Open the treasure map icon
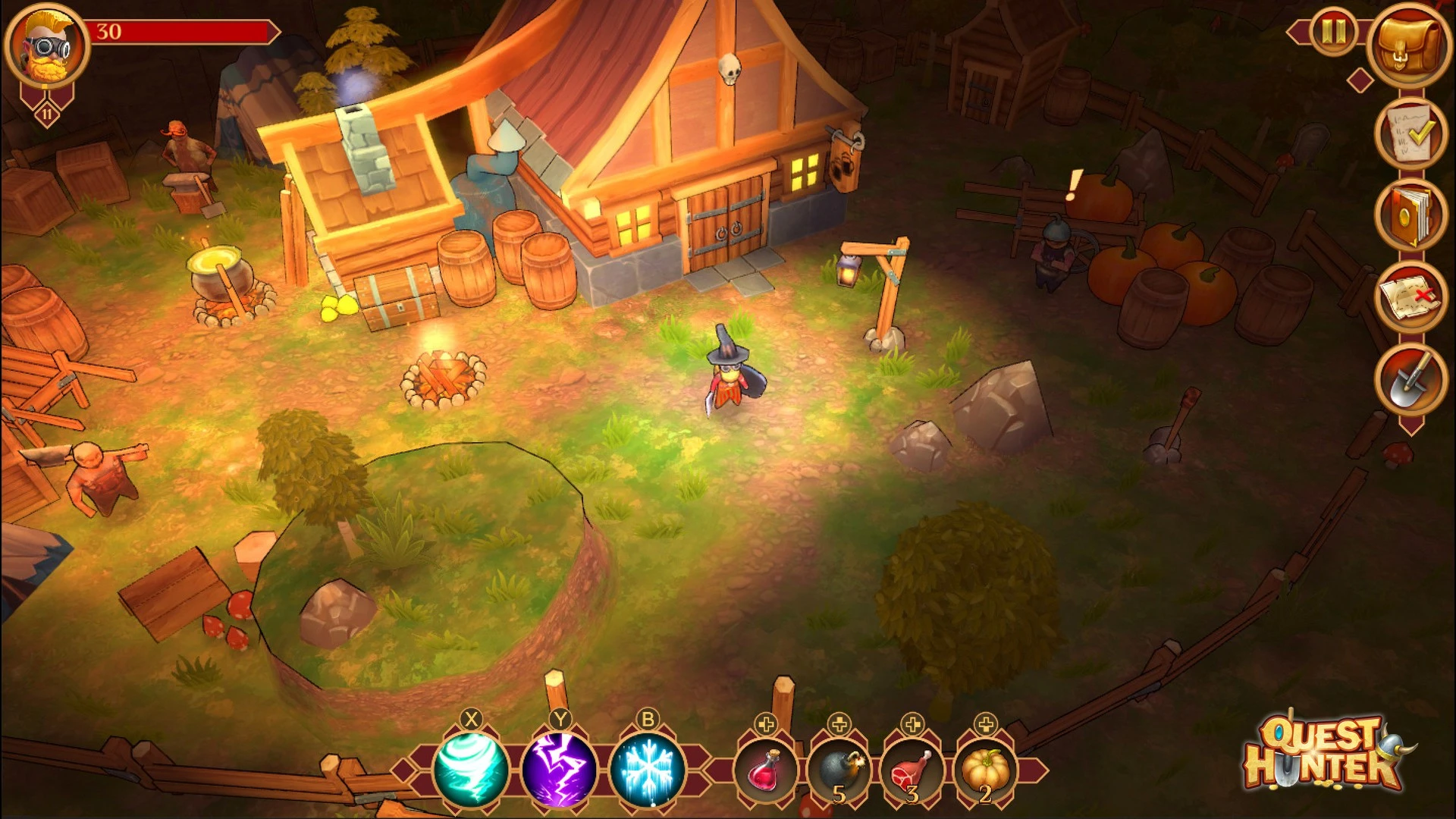The height and width of the screenshot is (819, 1456). (1410, 297)
